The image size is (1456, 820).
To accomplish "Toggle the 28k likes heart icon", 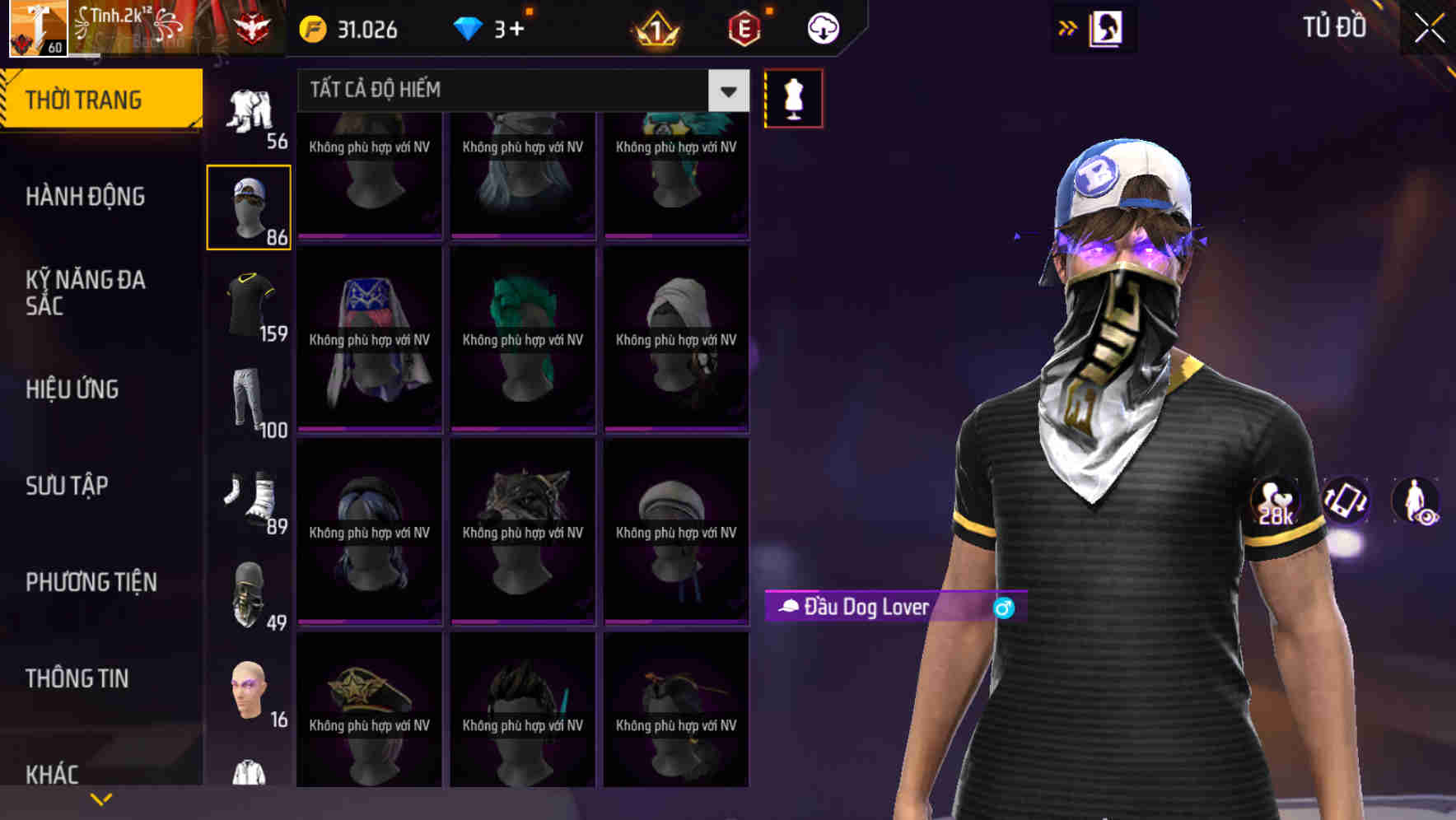I will (1272, 503).
